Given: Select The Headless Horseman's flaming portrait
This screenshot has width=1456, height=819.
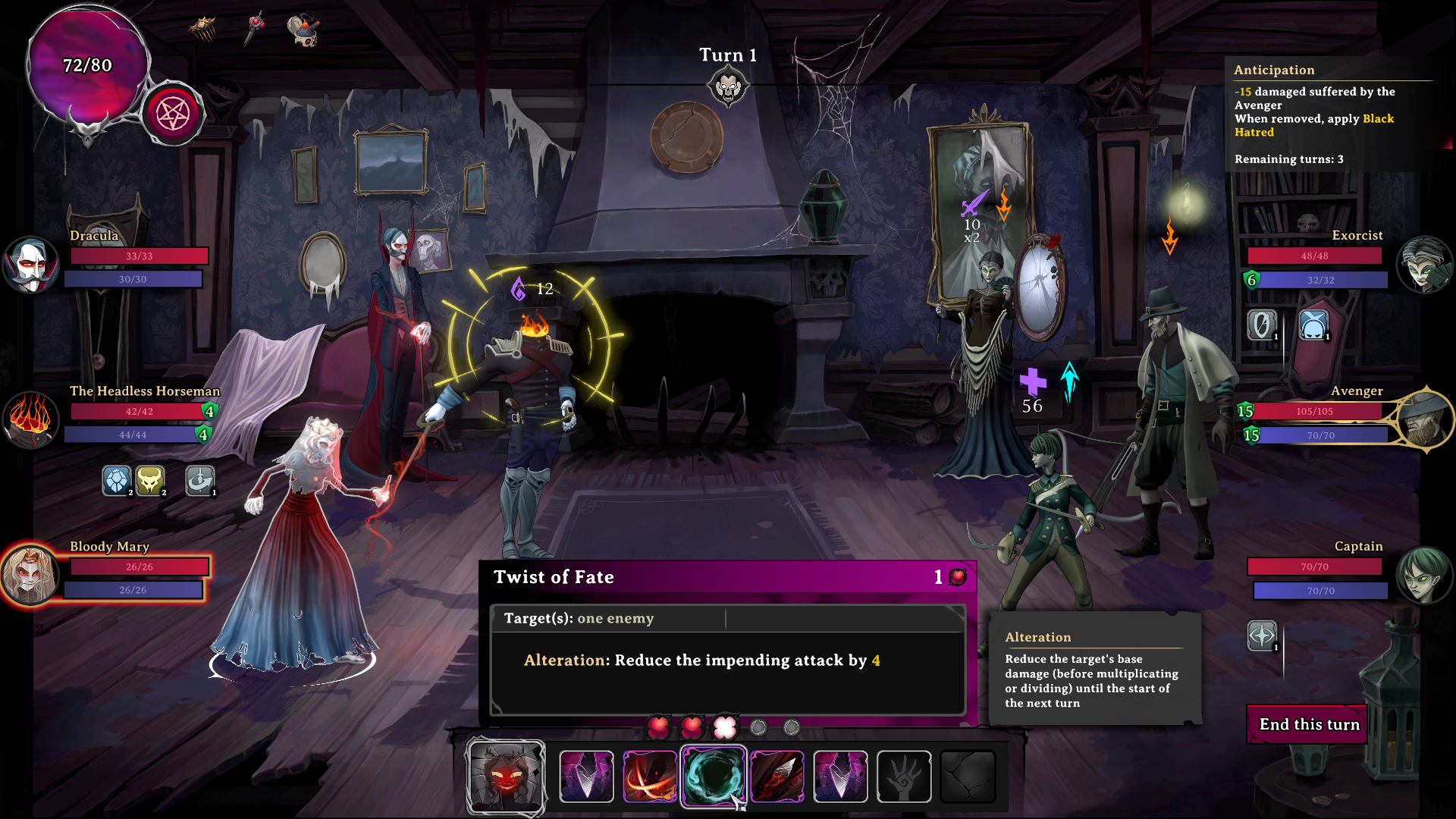Looking at the screenshot, I should point(30,419).
